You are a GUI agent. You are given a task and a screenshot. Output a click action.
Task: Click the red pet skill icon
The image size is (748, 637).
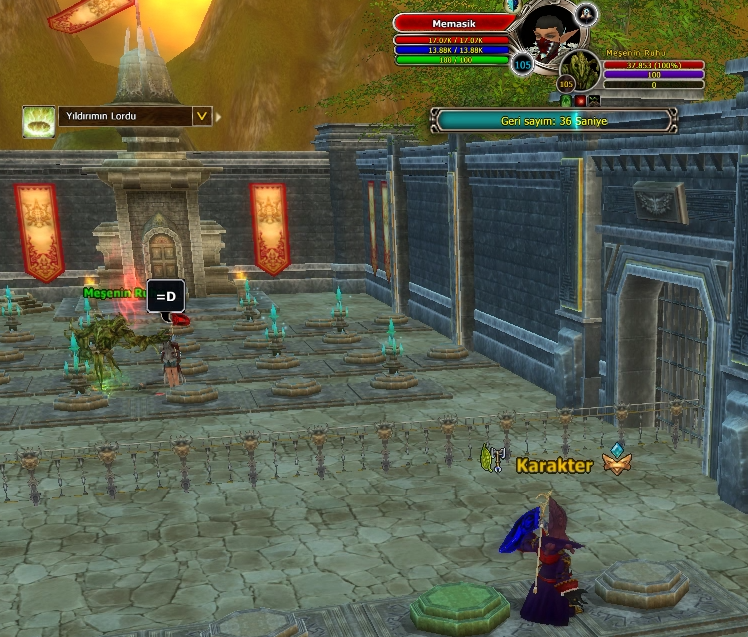(x=580, y=100)
